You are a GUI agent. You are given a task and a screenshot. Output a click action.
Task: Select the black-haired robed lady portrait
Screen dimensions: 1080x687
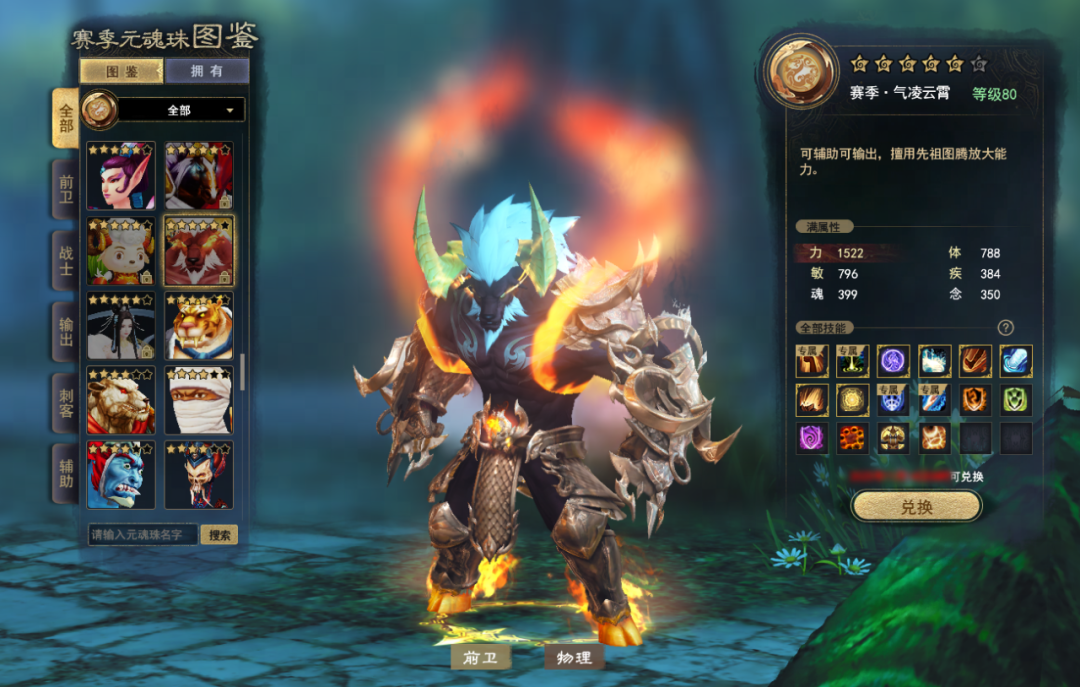click(121, 326)
